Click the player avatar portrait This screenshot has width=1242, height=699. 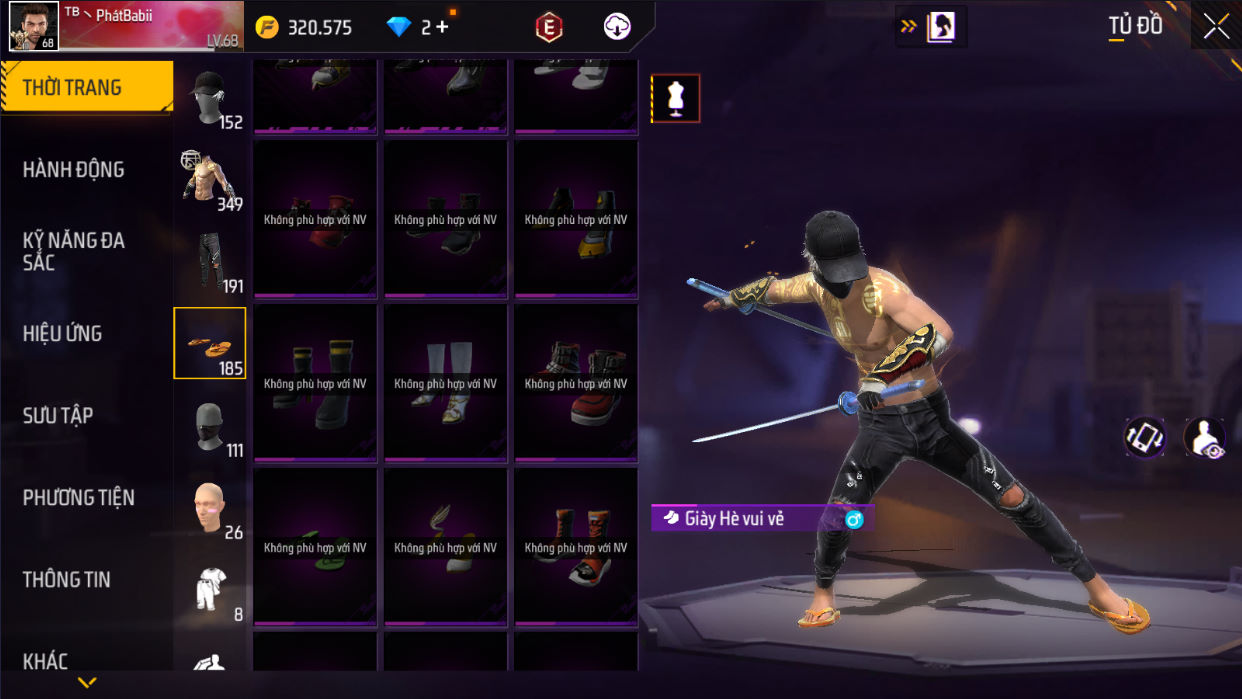(x=34, y=26)
